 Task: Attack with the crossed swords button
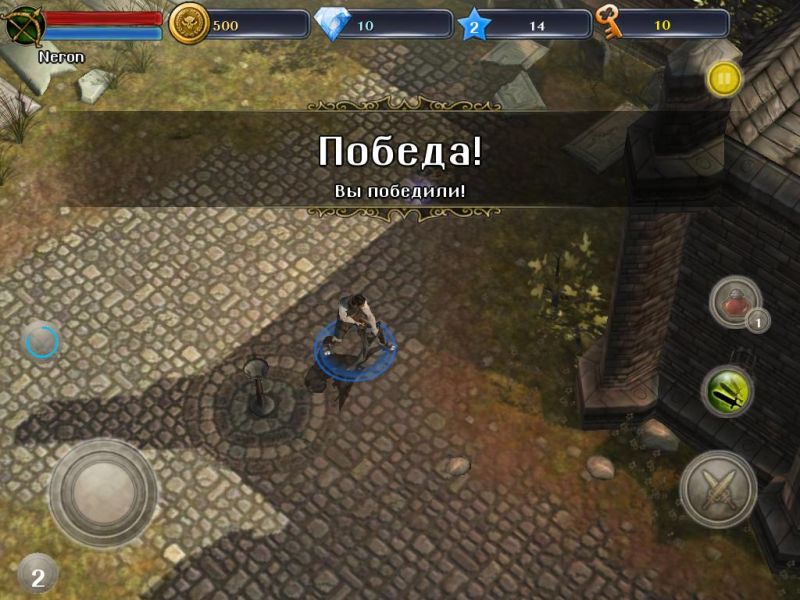(x=718, y=490)
